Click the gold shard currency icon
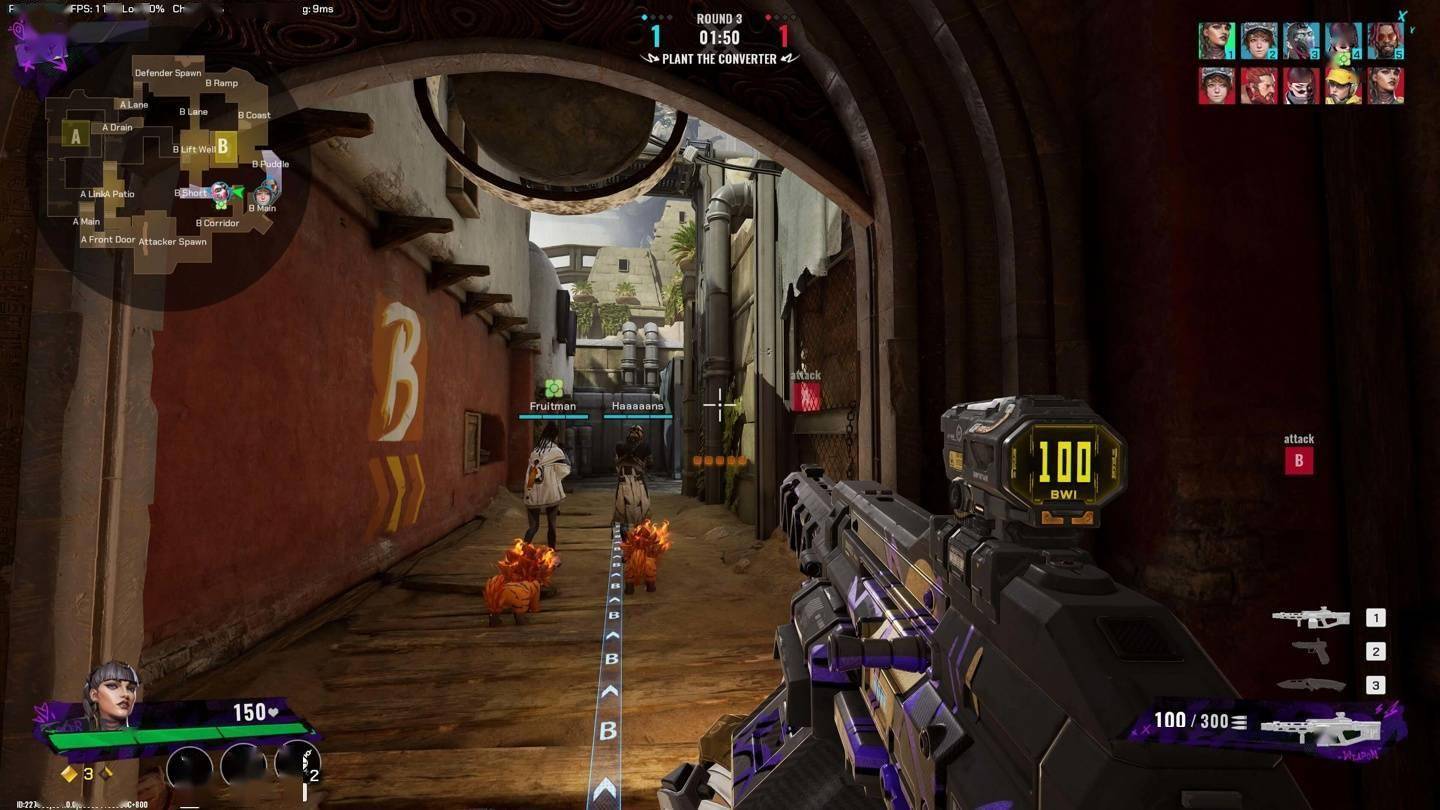This screenshot has height=810, width=1440. point(69,774)
